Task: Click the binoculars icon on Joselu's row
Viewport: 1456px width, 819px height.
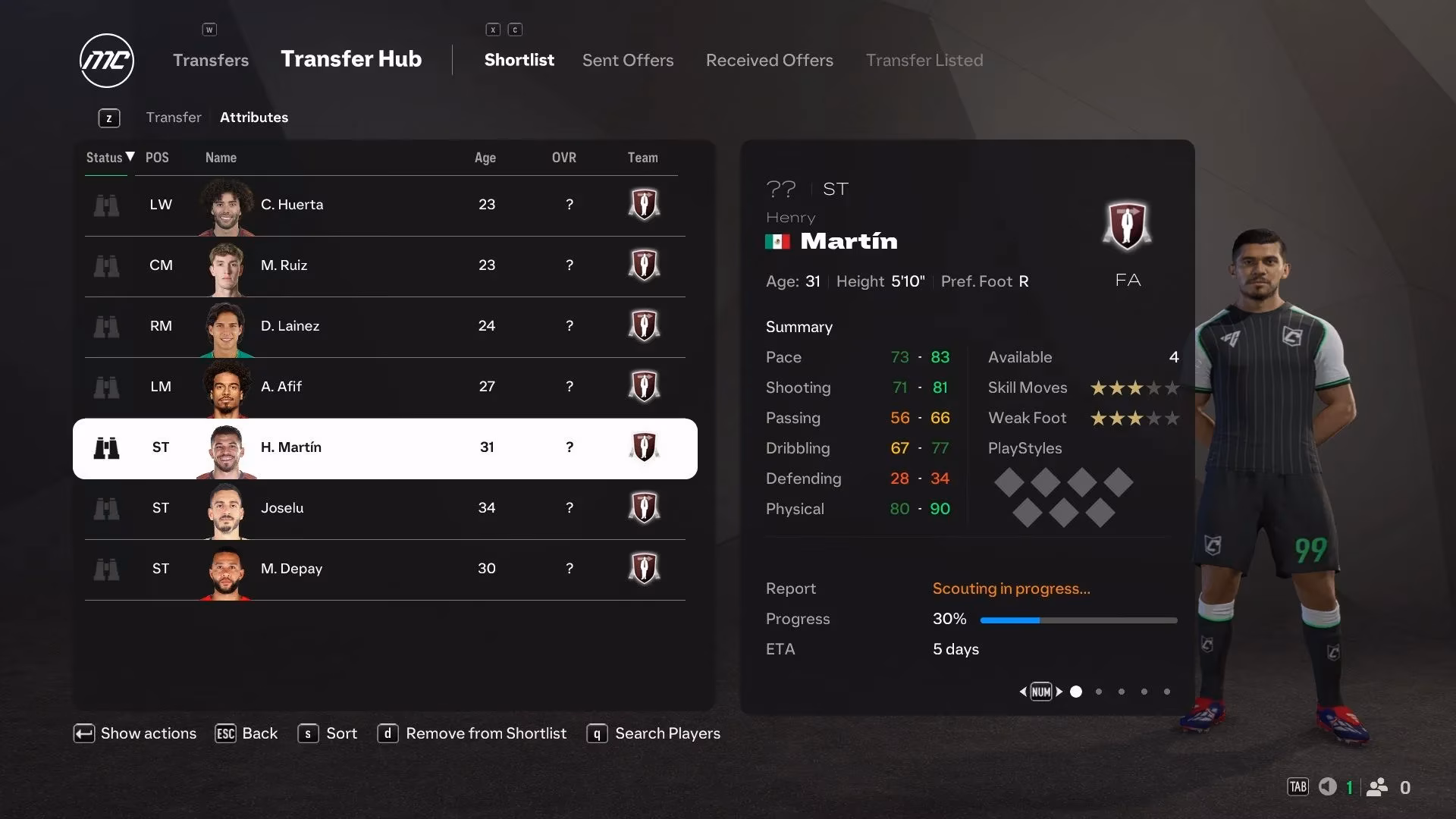Action: click(x=106, y=508)
